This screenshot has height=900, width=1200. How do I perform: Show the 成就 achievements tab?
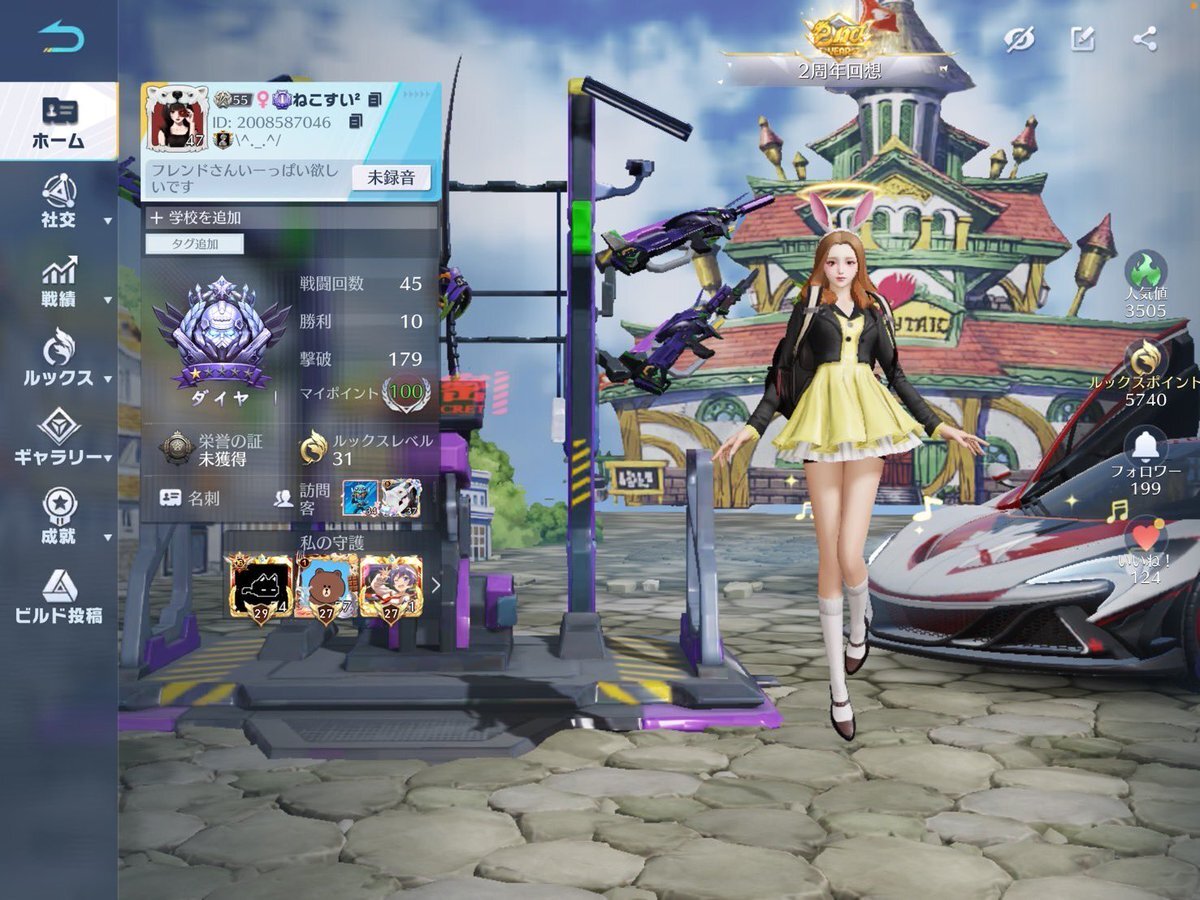click(59, 518)
